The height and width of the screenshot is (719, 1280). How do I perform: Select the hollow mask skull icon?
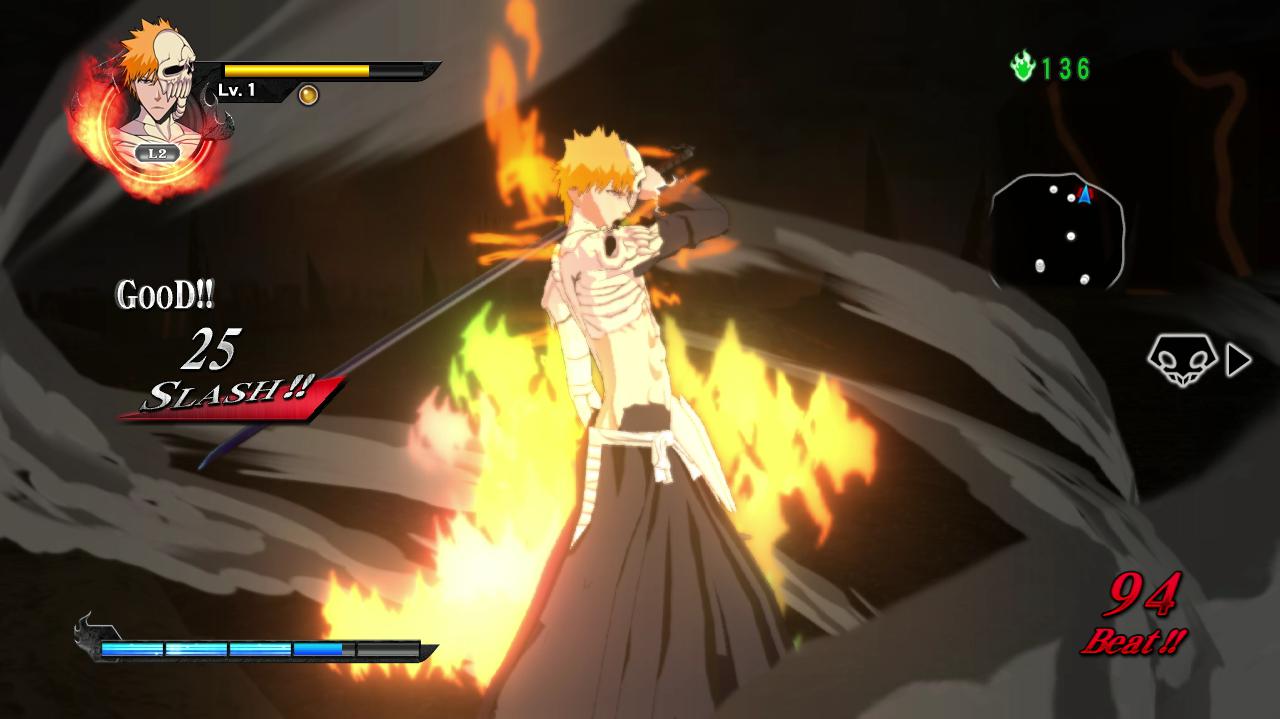click(x=1181, y=358)
